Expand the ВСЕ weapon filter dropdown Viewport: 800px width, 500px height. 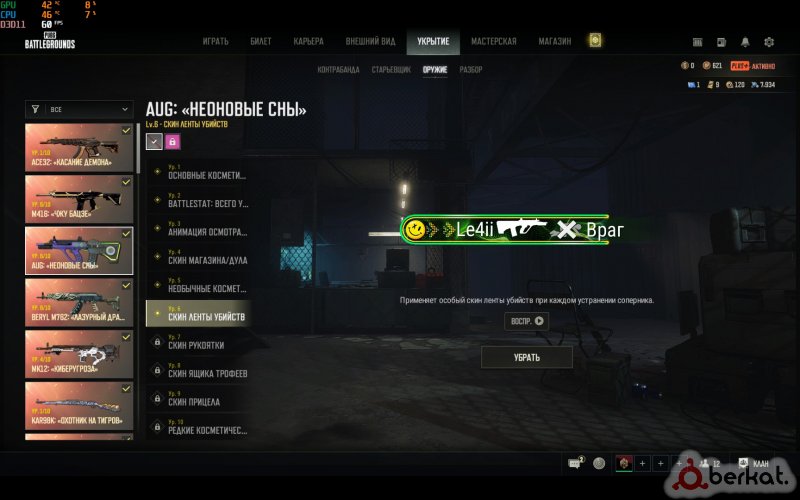pyautogui.click(x=79, y=109)
